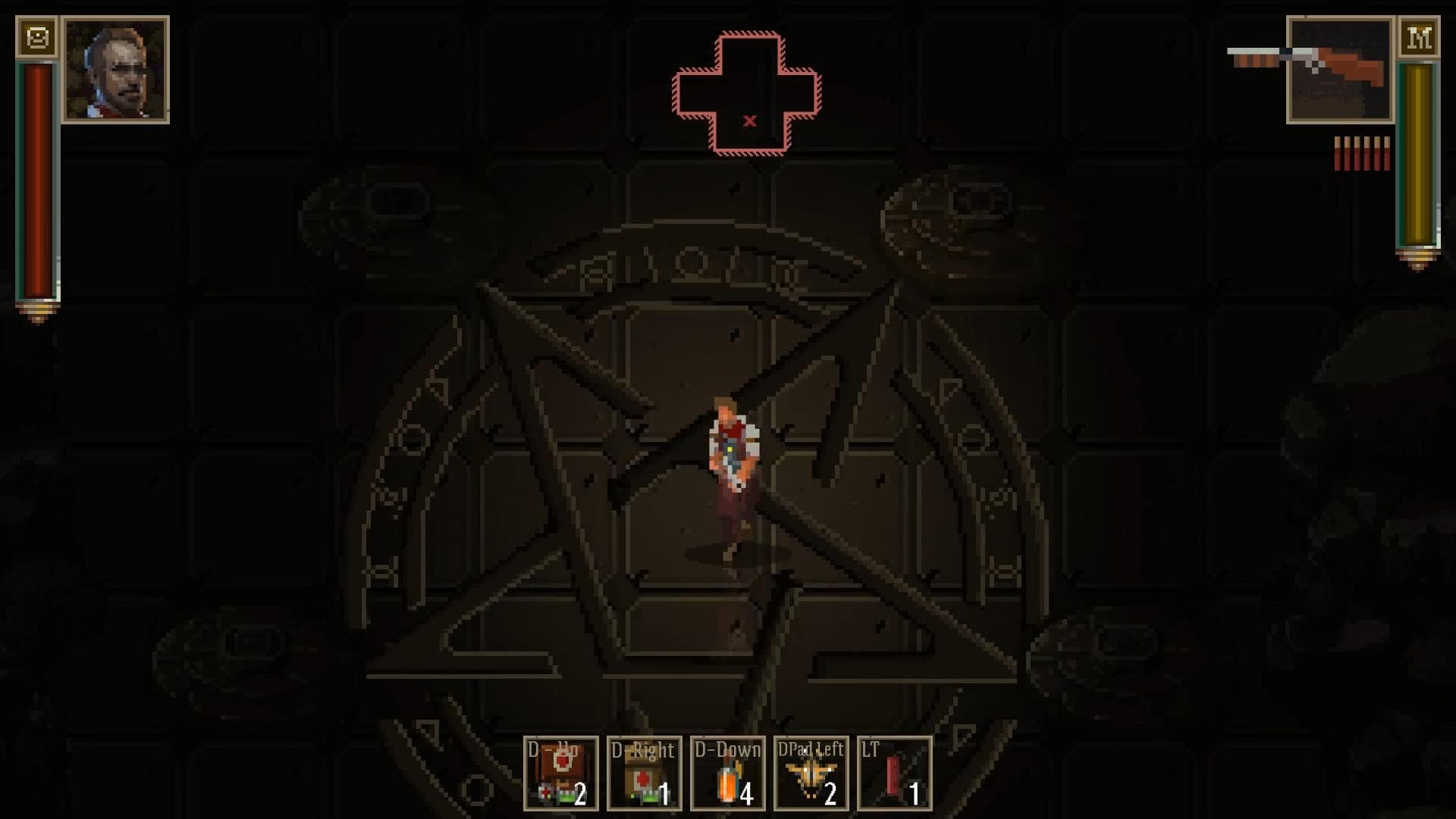Click the cross-shaped room minimap

coord(747,93)
